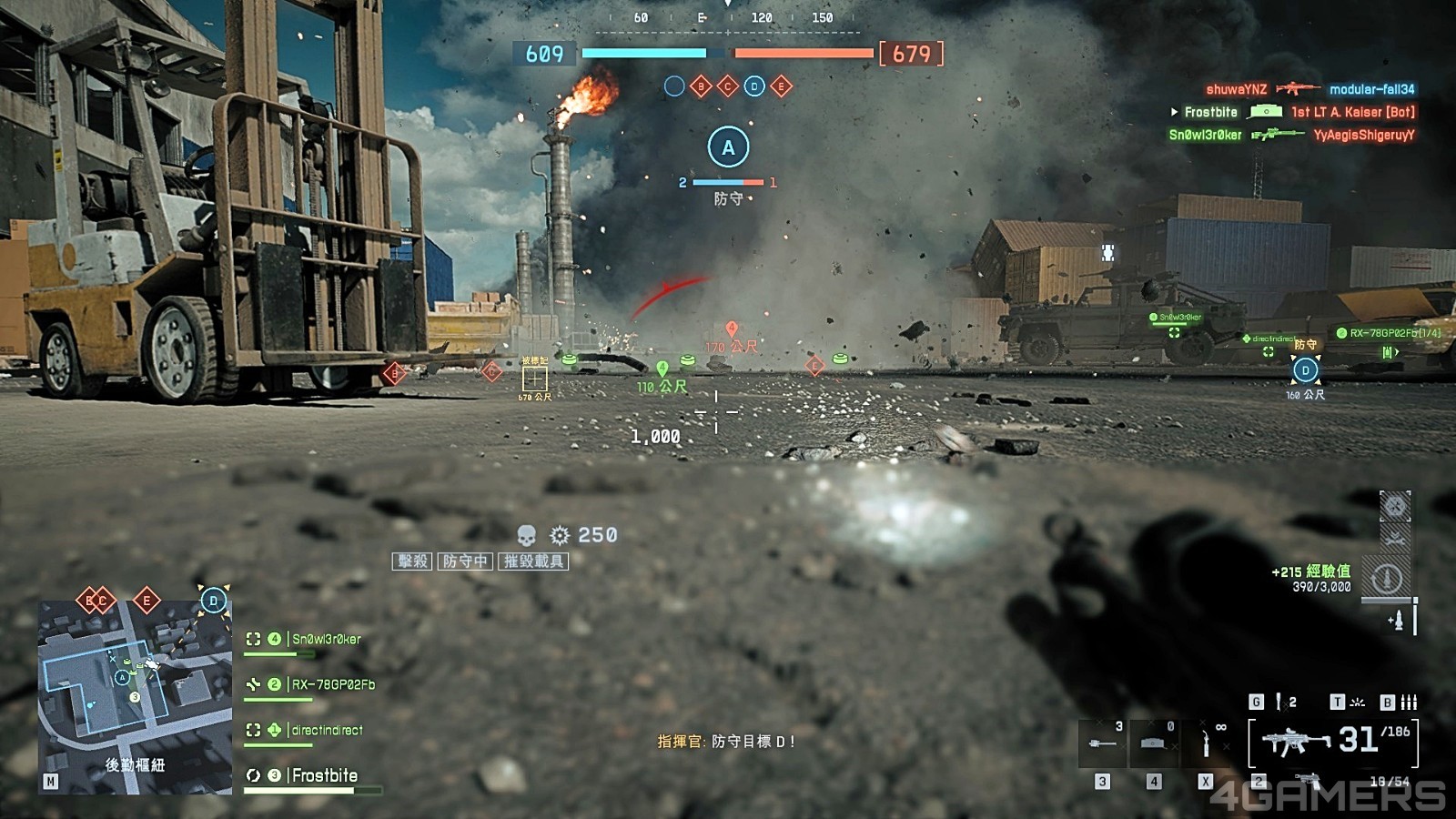The image size is (1456, 819).
Task: Select the gadget in slot 3
Action: [x=1103, y=743]
